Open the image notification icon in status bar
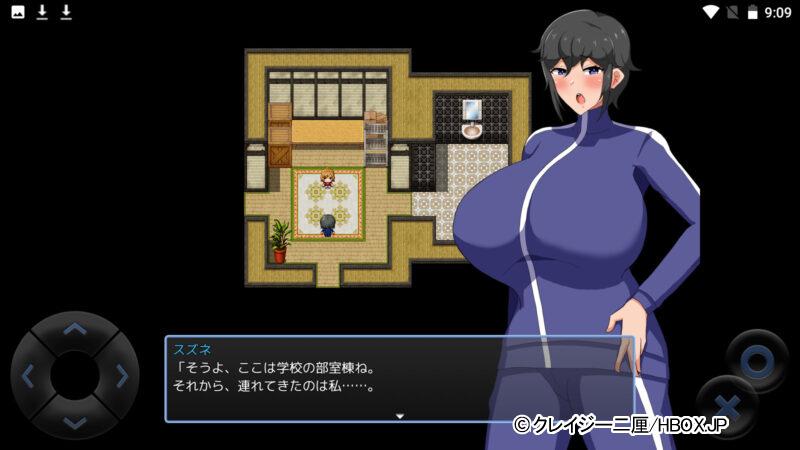The image size is (800, 450). coord(18,12)
